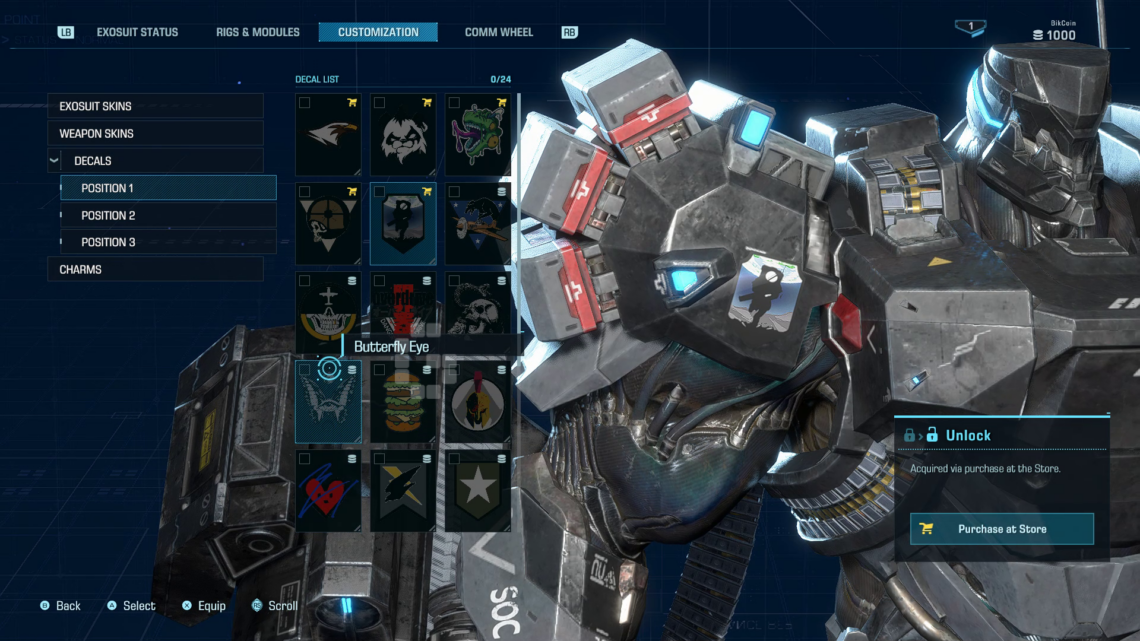This screenshot has width=1140, height=641.
Task: Choose the green dinosaur decal
Action: pos(477,135)
